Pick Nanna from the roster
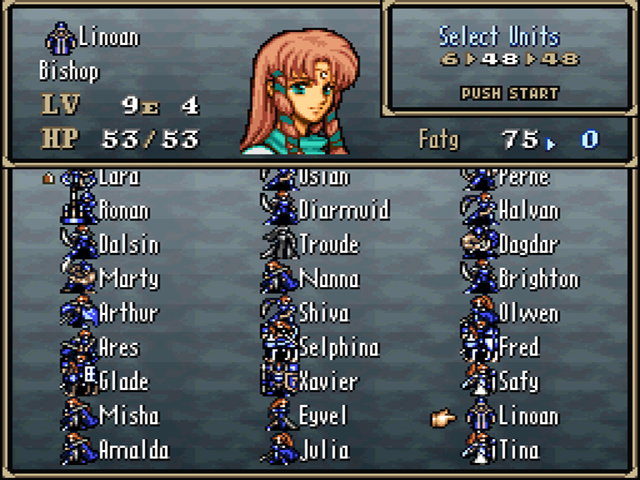 click(328, 279)
